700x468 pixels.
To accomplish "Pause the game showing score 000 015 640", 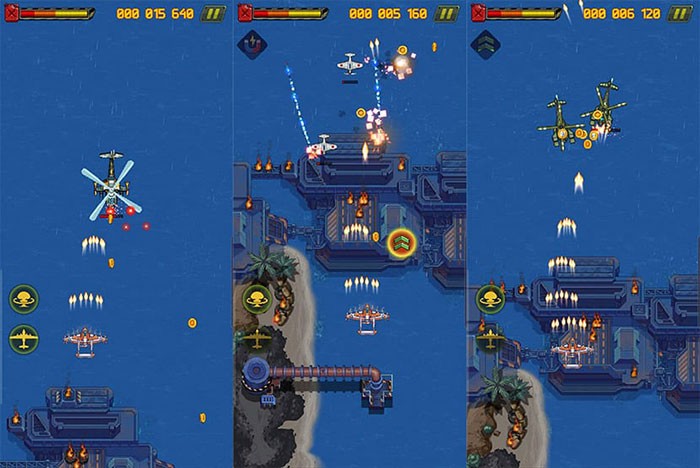I will pos(213,14).
